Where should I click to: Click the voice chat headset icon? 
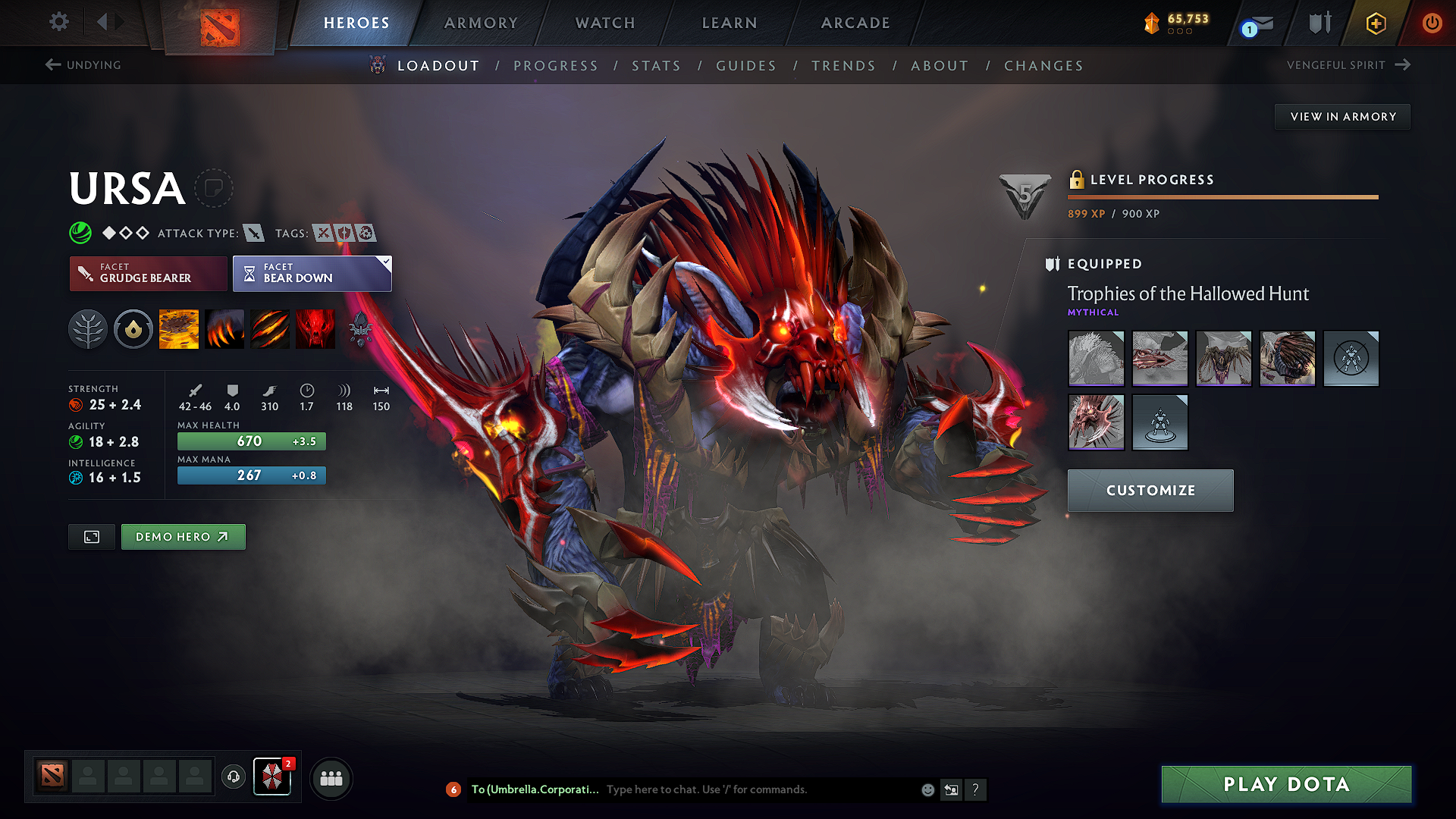[x=233, y=777]
